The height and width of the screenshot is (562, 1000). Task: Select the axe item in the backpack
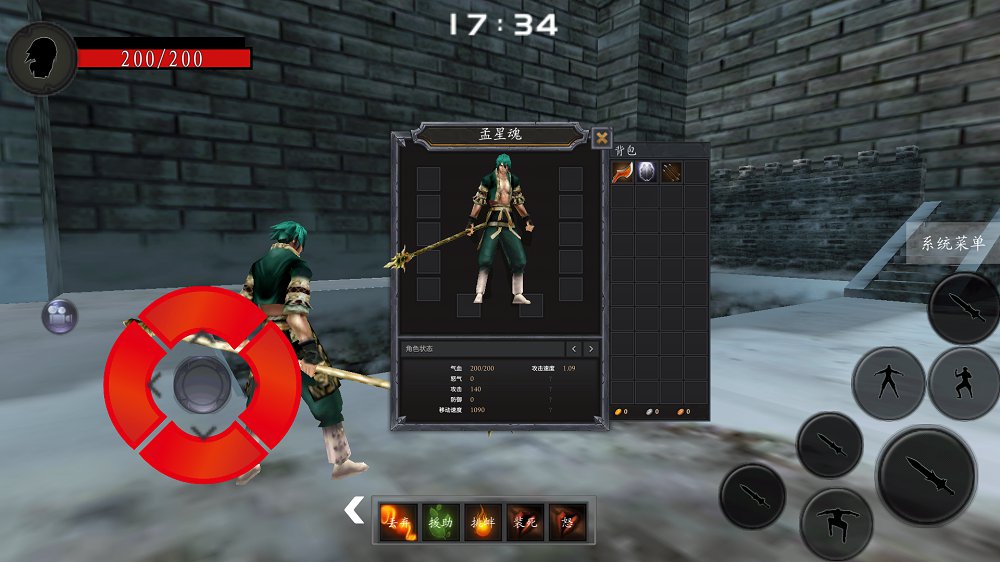[623, 172]
